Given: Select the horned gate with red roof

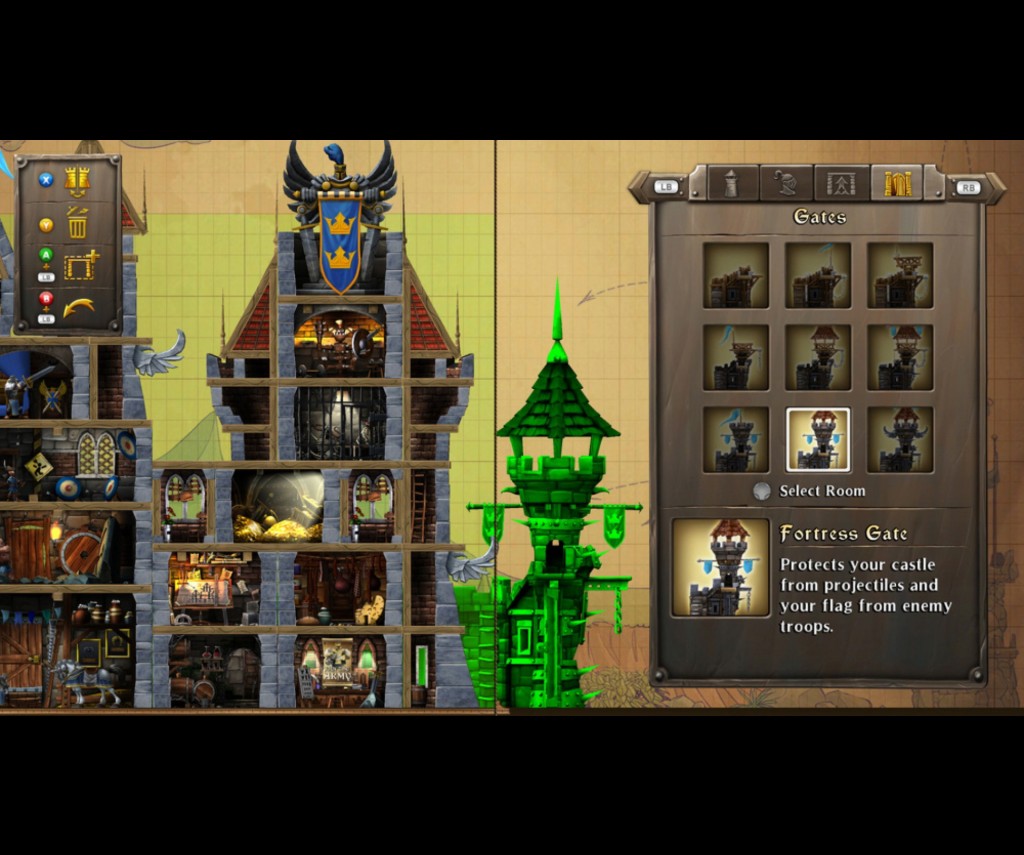Looking at the screenshot, I should click(900, 439).
